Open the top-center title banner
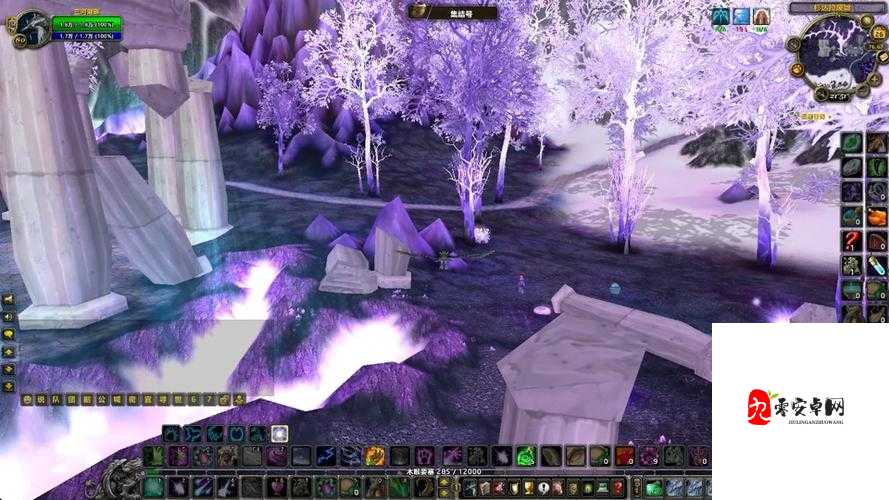The image size is (889, 500). coord(445,11)
